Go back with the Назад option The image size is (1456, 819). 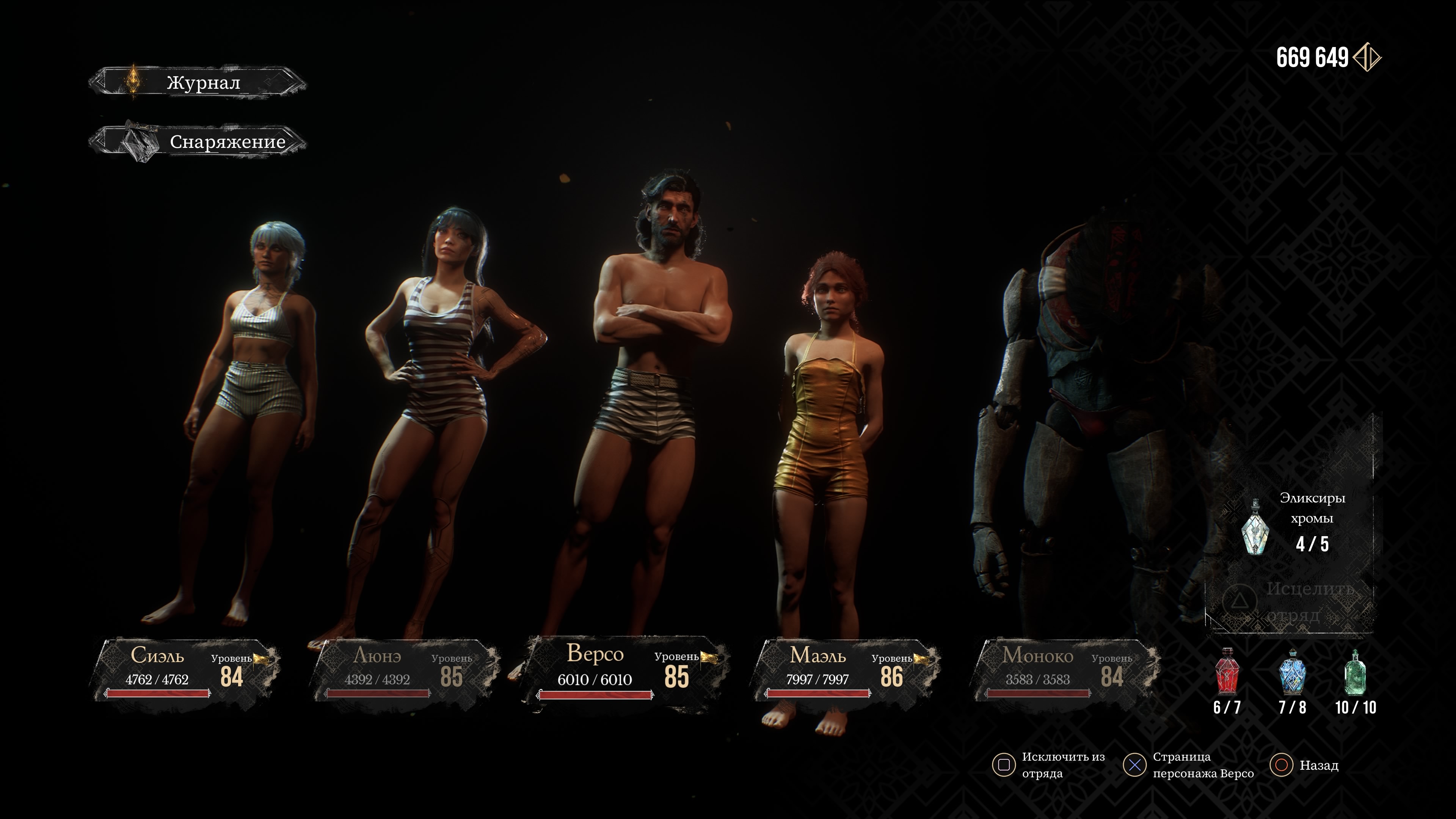(x=1305, y=765)
